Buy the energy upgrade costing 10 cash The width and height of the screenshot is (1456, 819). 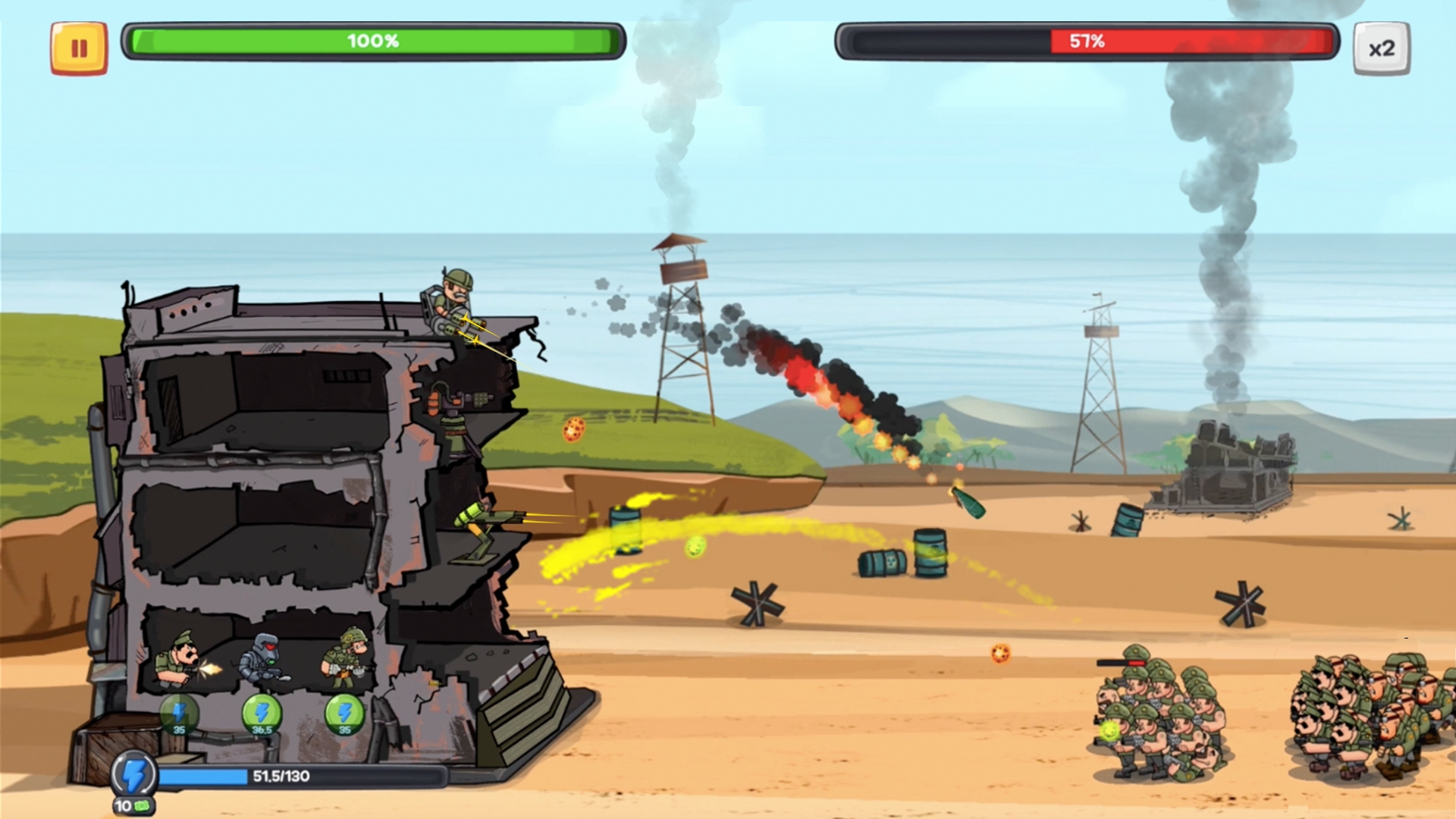coord(133,781)
